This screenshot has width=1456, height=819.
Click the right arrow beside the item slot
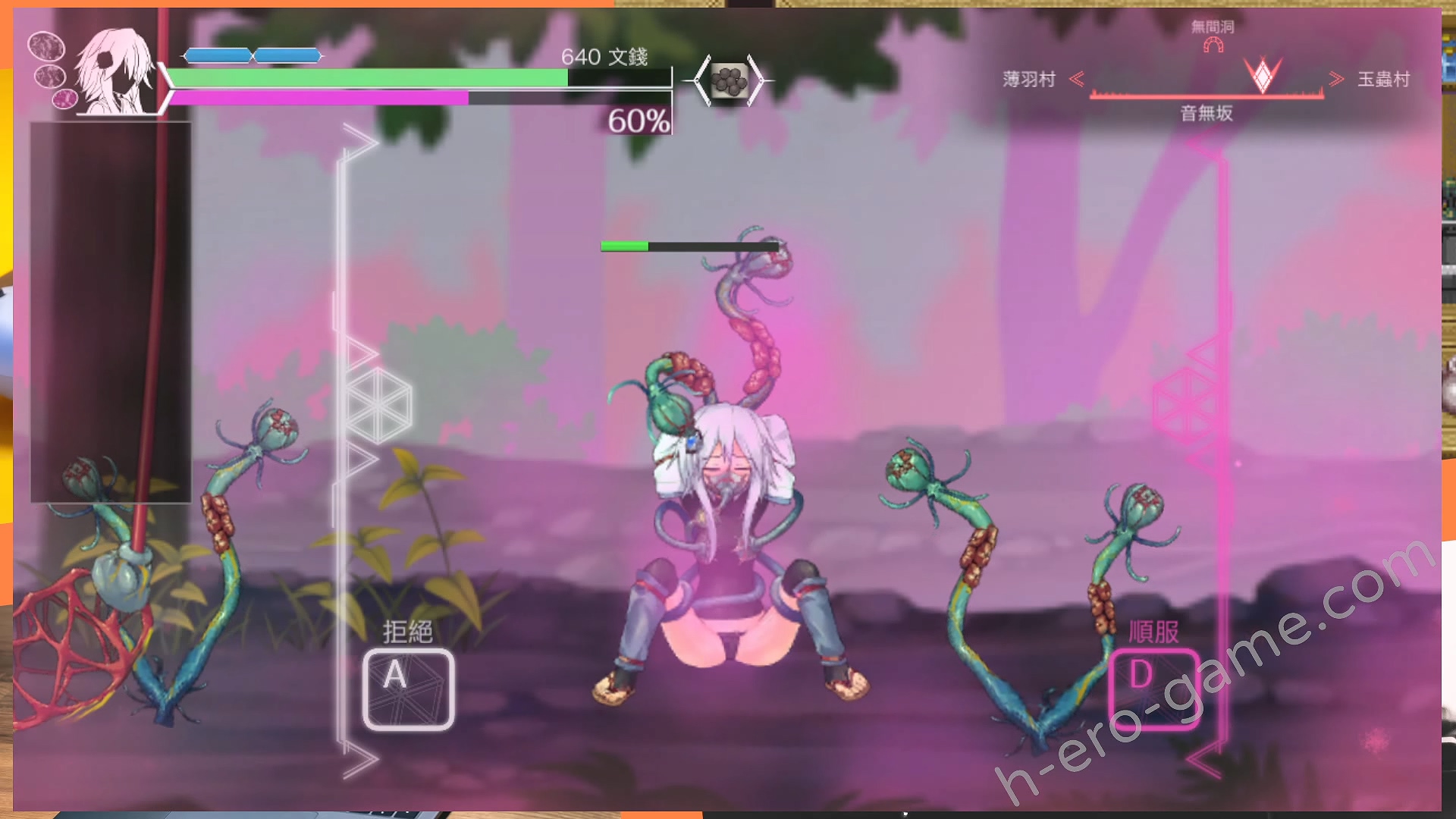[757, 80]
